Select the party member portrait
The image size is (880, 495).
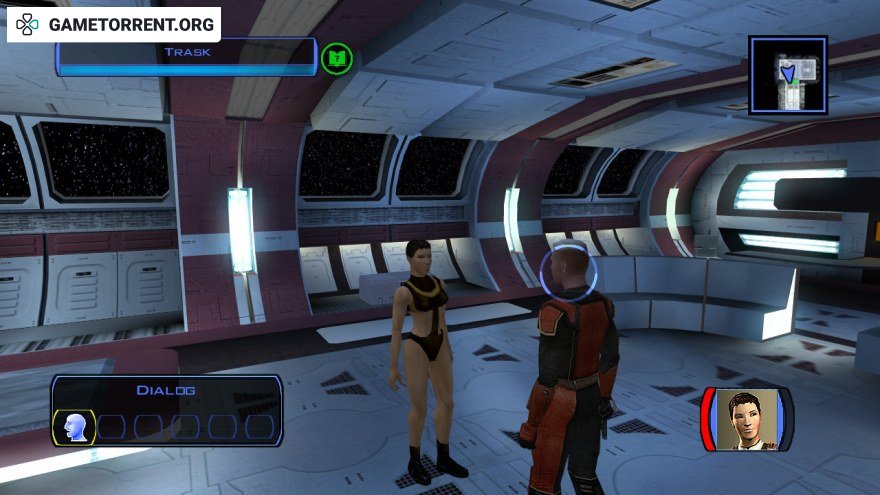click(747, 419)
